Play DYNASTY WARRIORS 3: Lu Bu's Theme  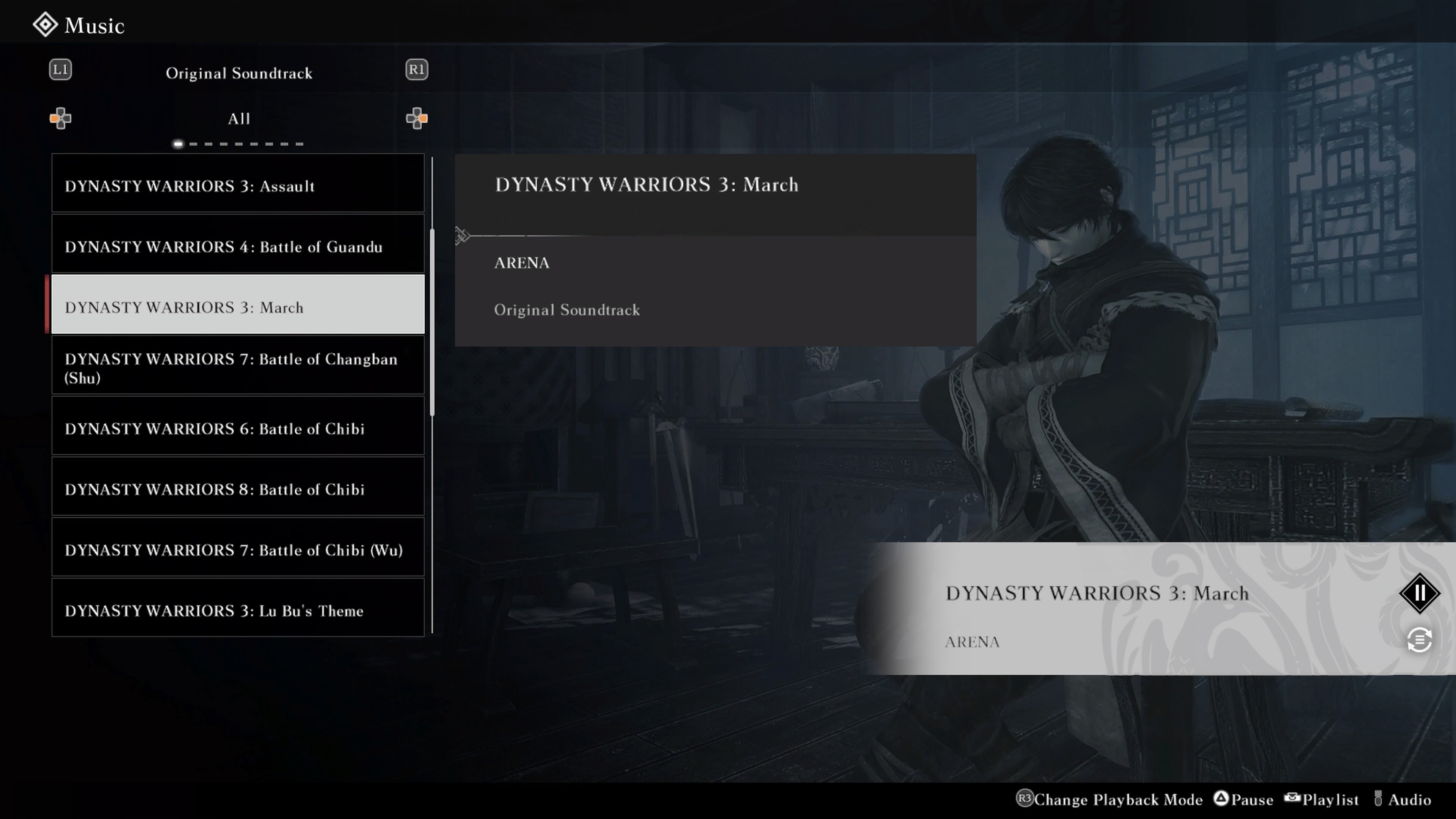237,610
